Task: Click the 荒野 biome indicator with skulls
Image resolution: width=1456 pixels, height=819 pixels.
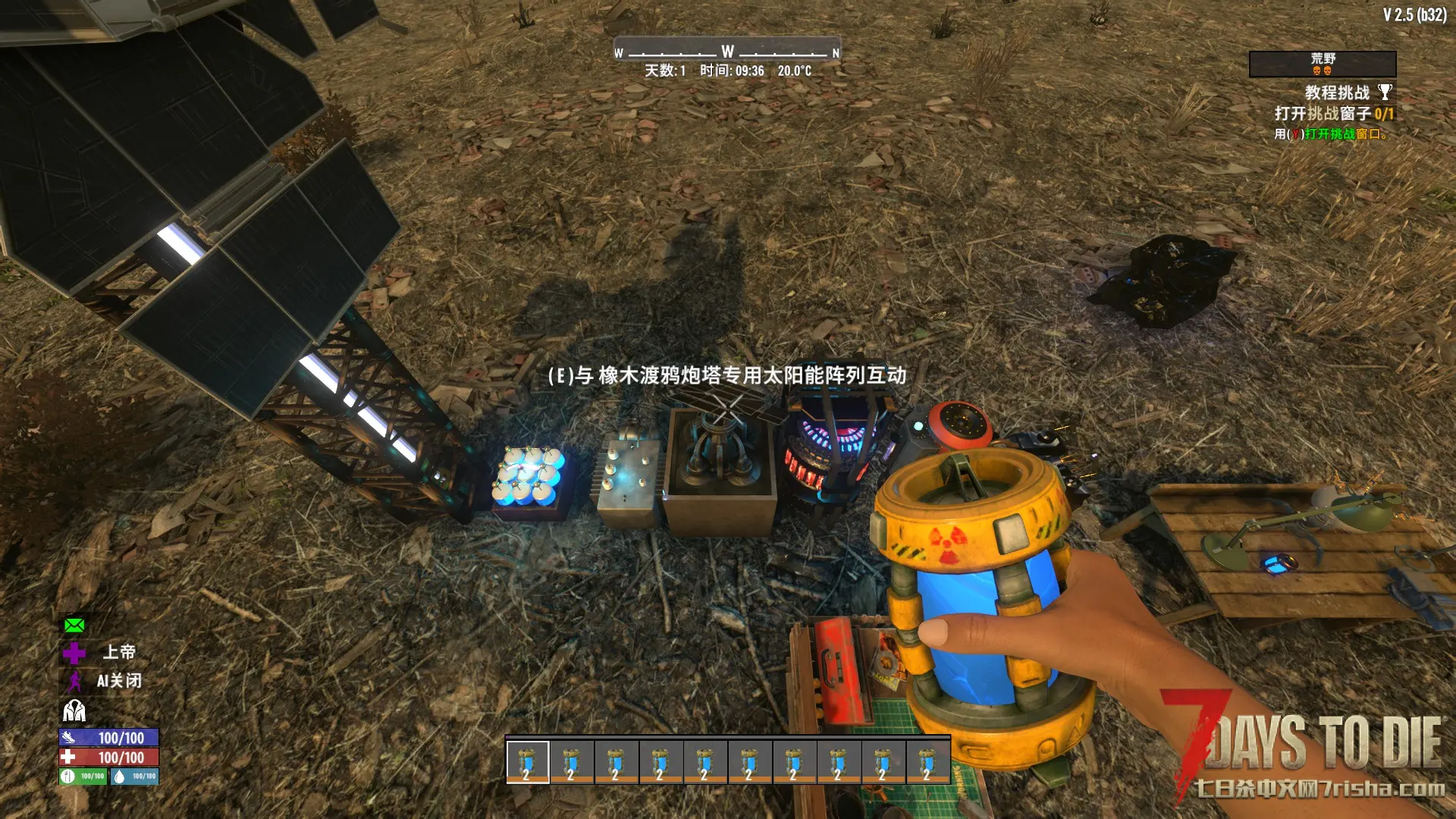Action: (1323, 64)
